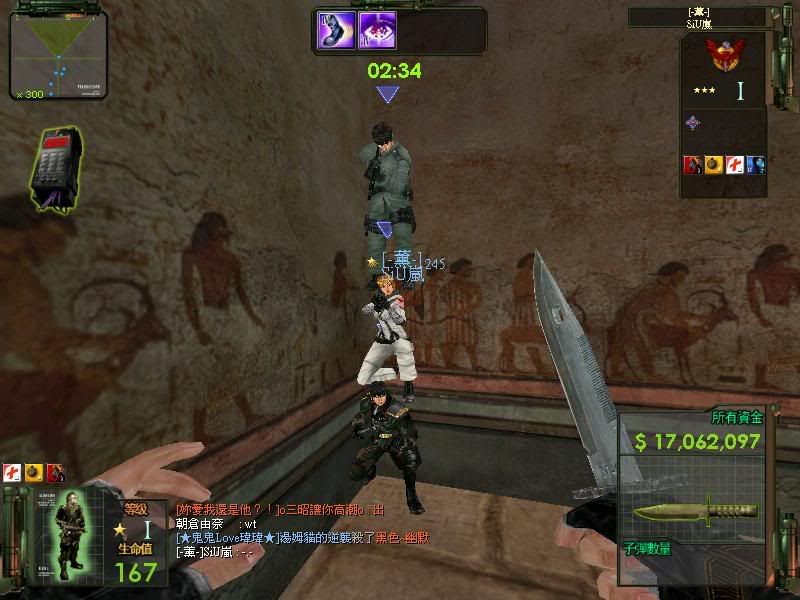
Task: Click the radar minimap
Action: (x=58, y=57)
